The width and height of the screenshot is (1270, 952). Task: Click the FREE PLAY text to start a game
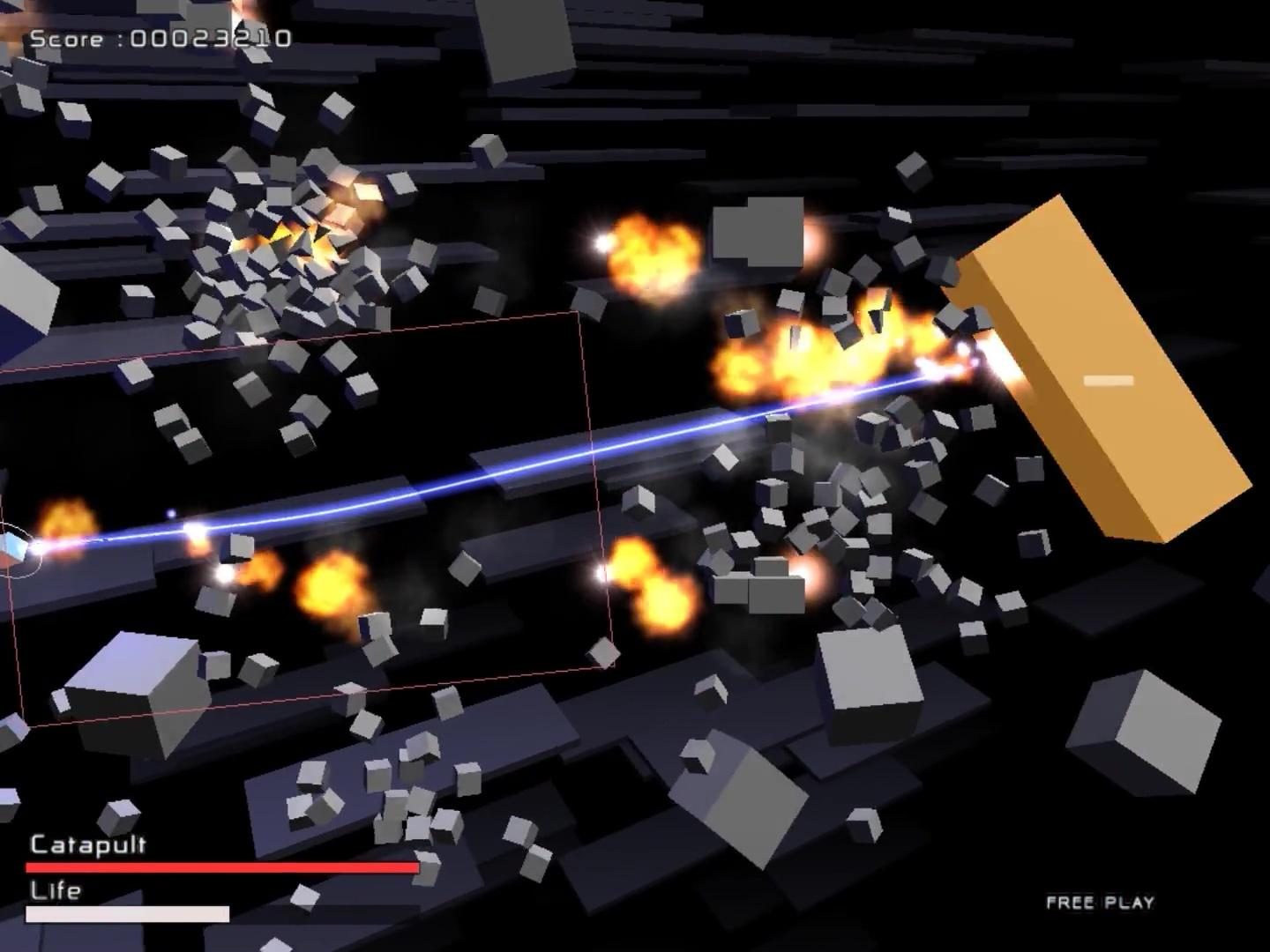[1101, 903]
